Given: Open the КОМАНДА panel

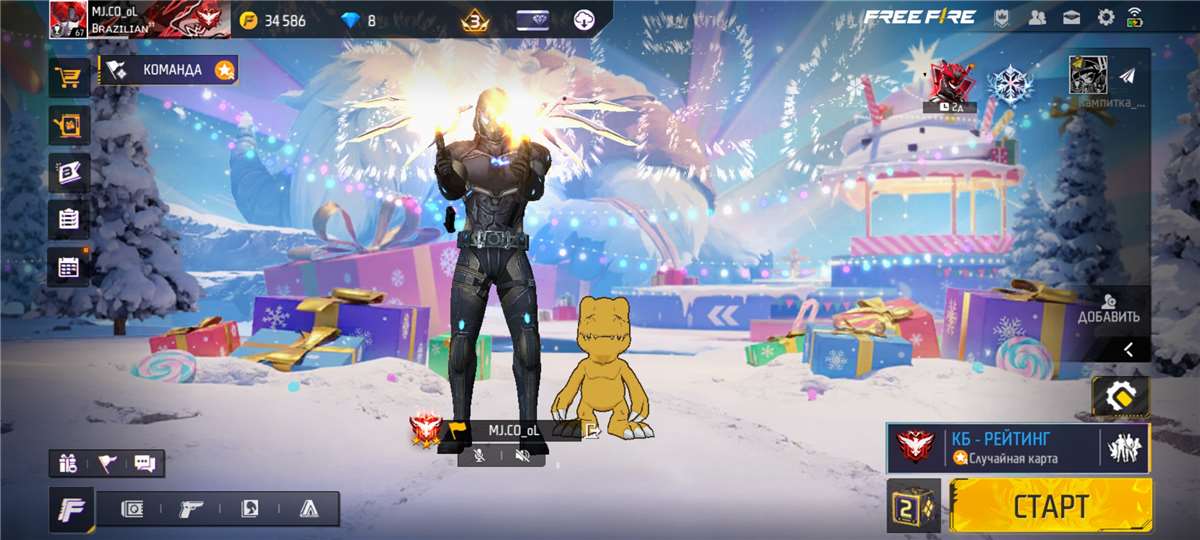Looking at the screenshot, I should [170, 70].
